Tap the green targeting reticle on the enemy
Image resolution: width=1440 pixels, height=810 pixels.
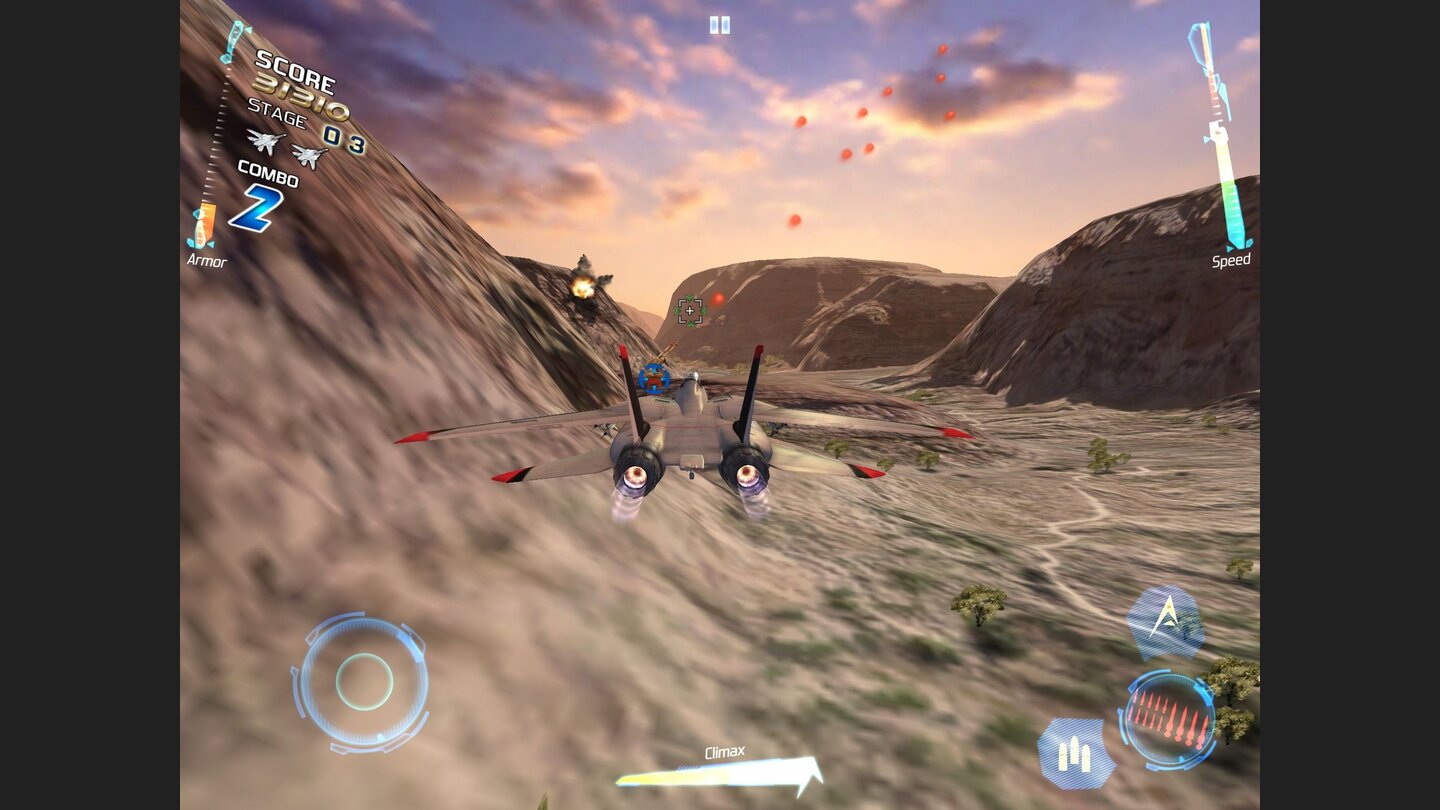tap(691, 311)
